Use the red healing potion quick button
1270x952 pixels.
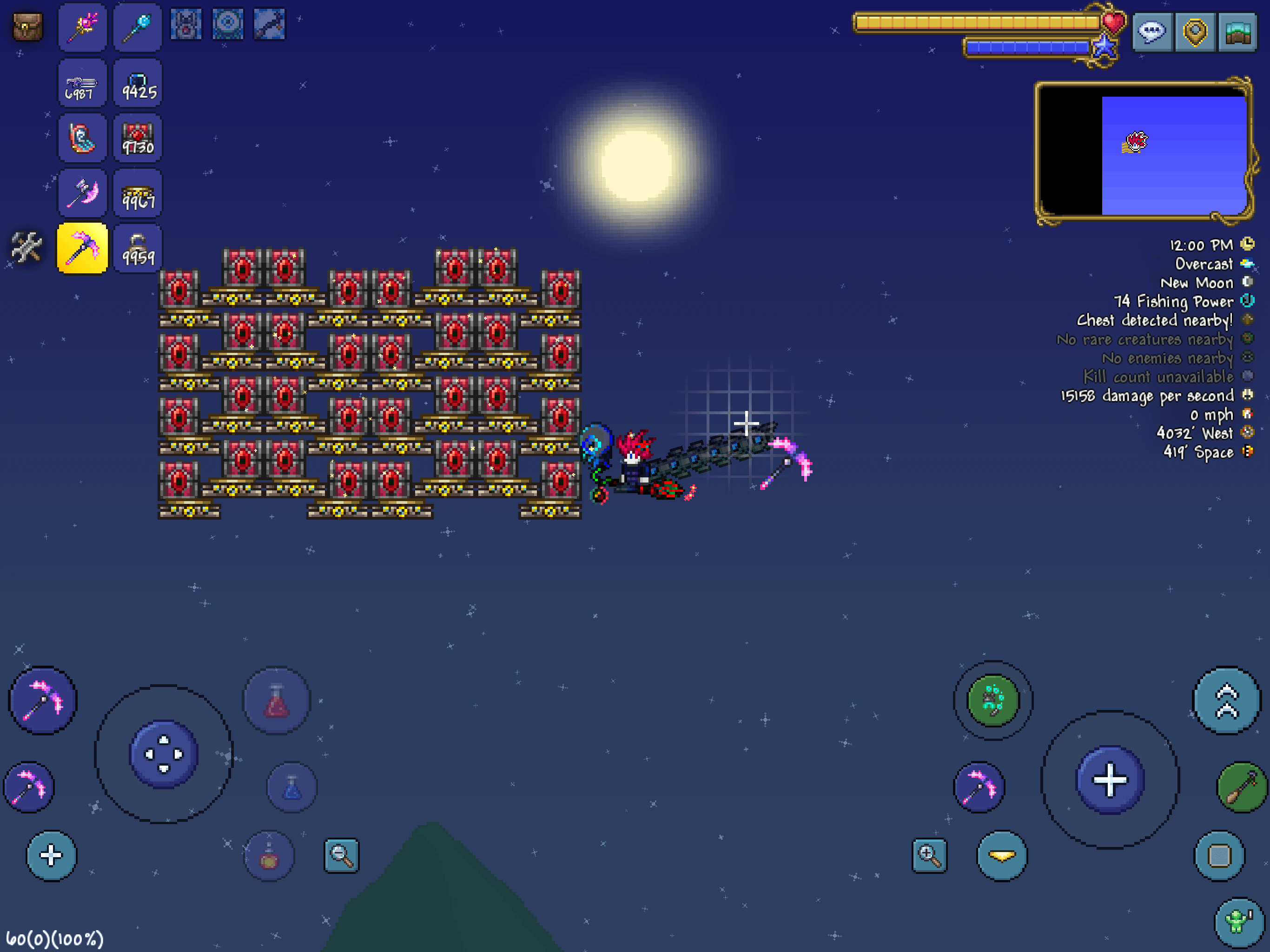[277, 701]
